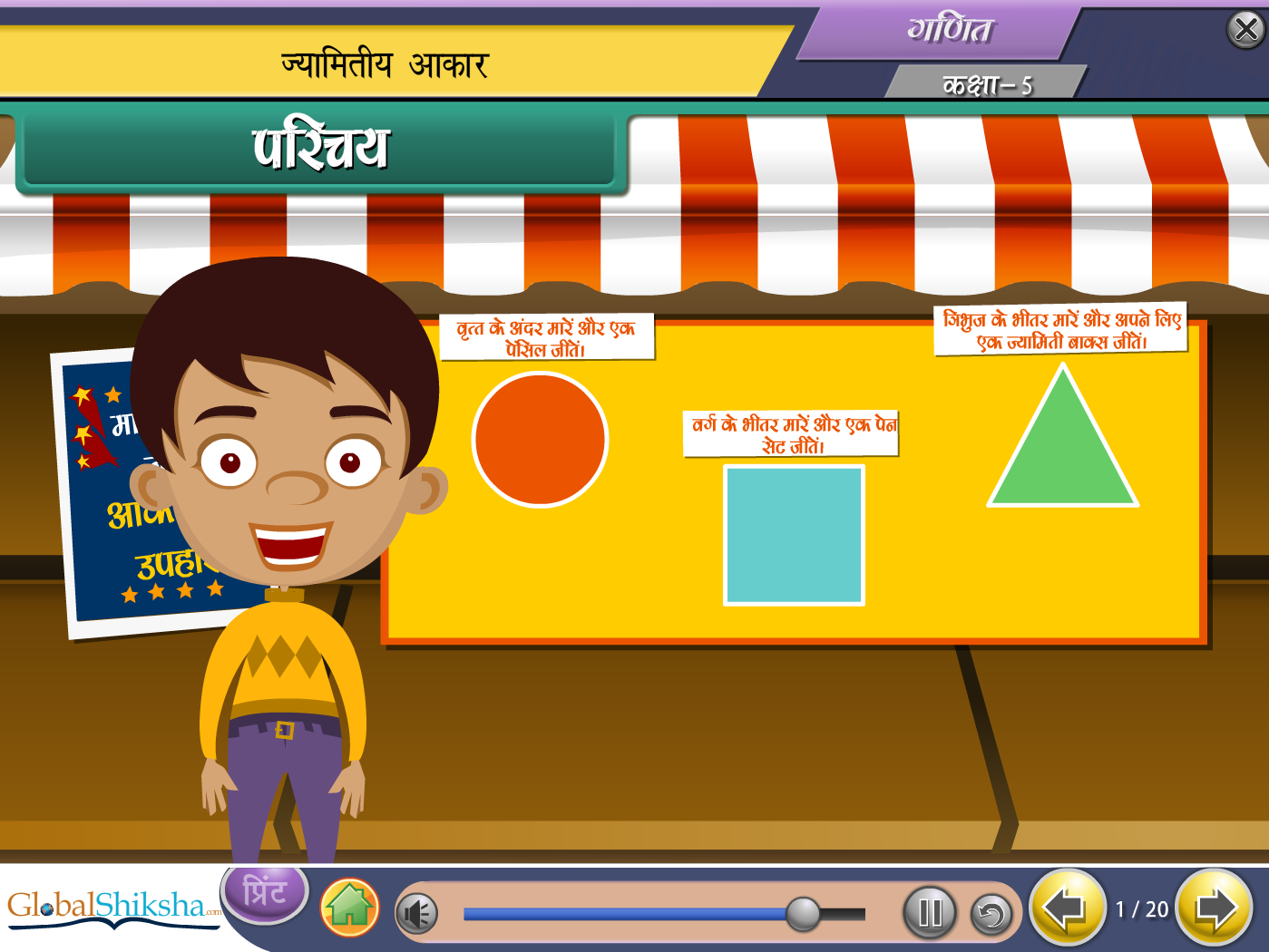Advance to the next slide
Screen dimensions: 1269x952
pos(1214,908)
